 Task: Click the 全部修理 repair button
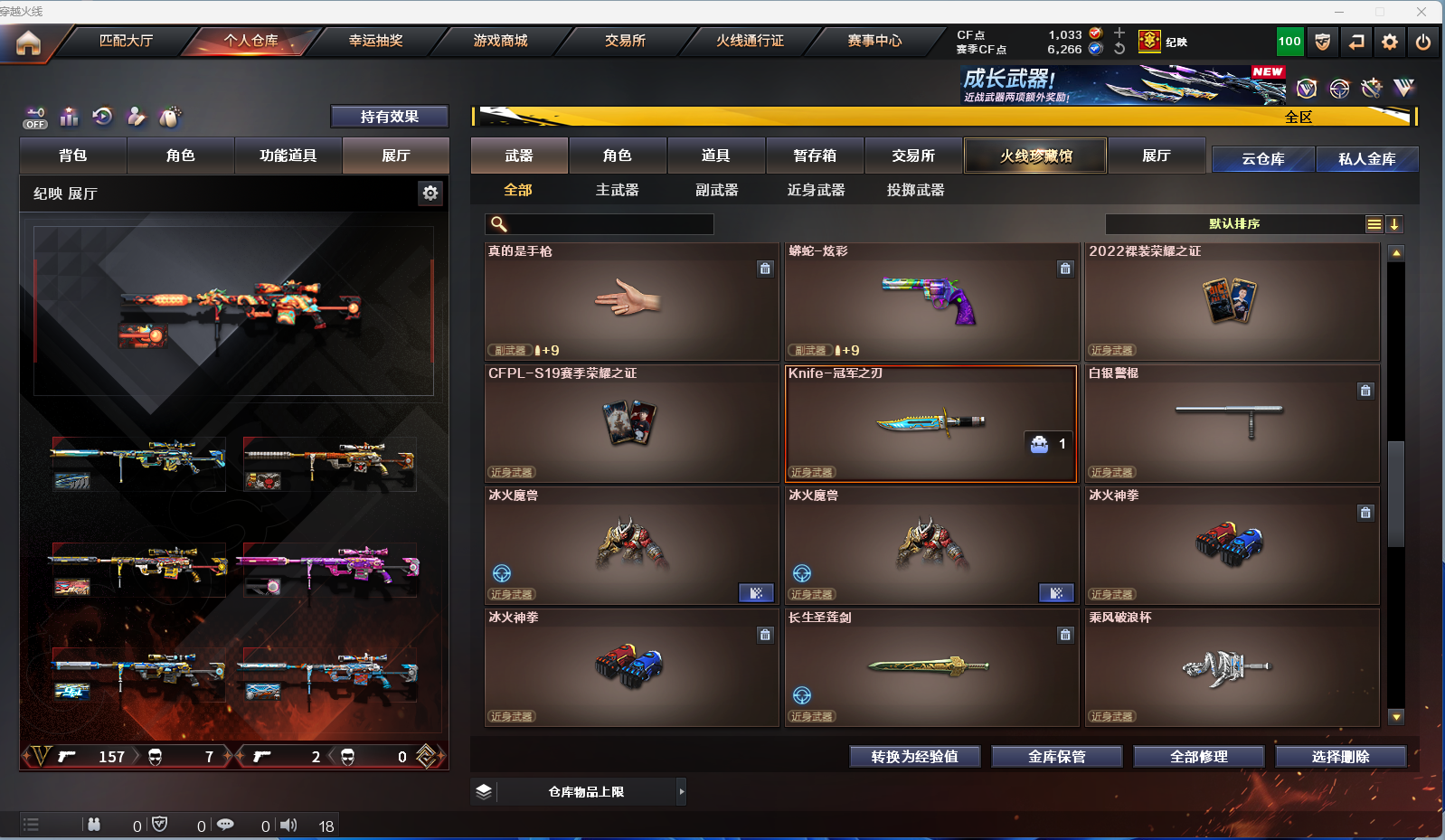point(1198,757)
